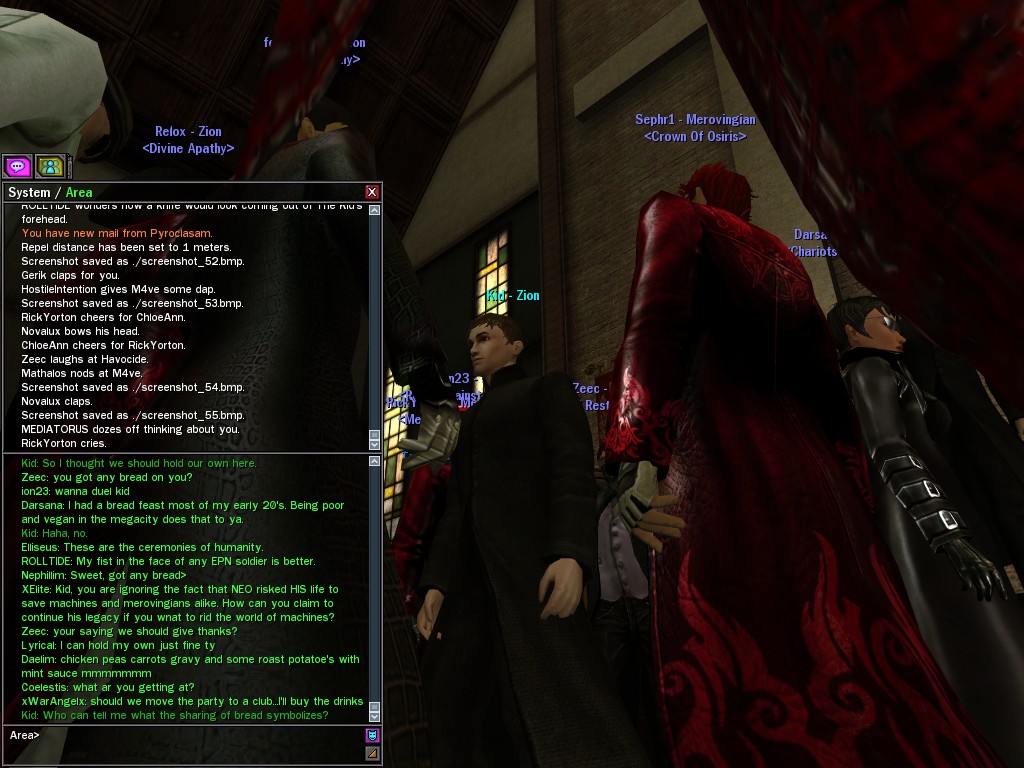Open the yellow team members icon

[50, 166]
